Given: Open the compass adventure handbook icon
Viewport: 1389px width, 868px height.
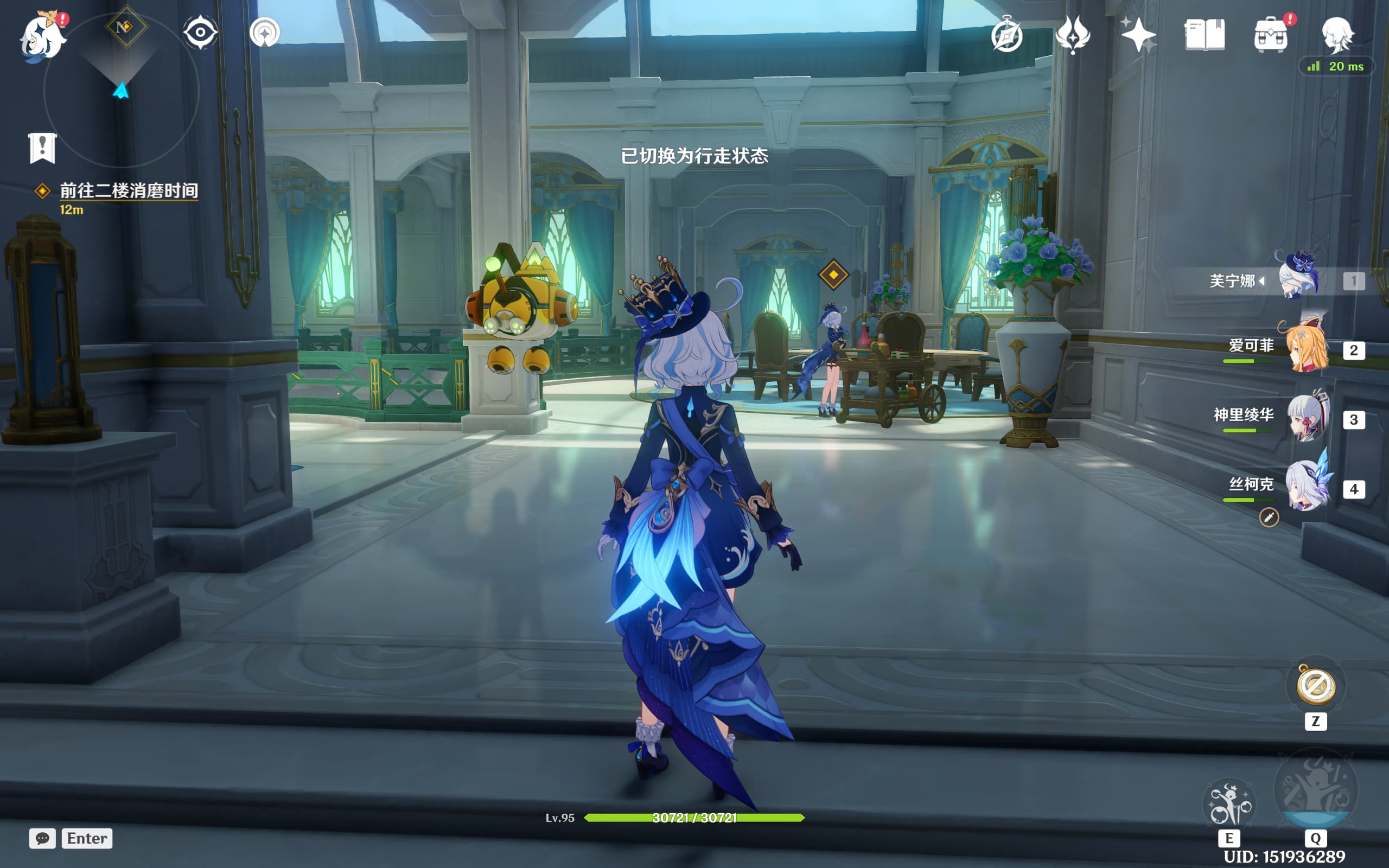Looking at the screenshot, I should click(x=1006, y=36).
